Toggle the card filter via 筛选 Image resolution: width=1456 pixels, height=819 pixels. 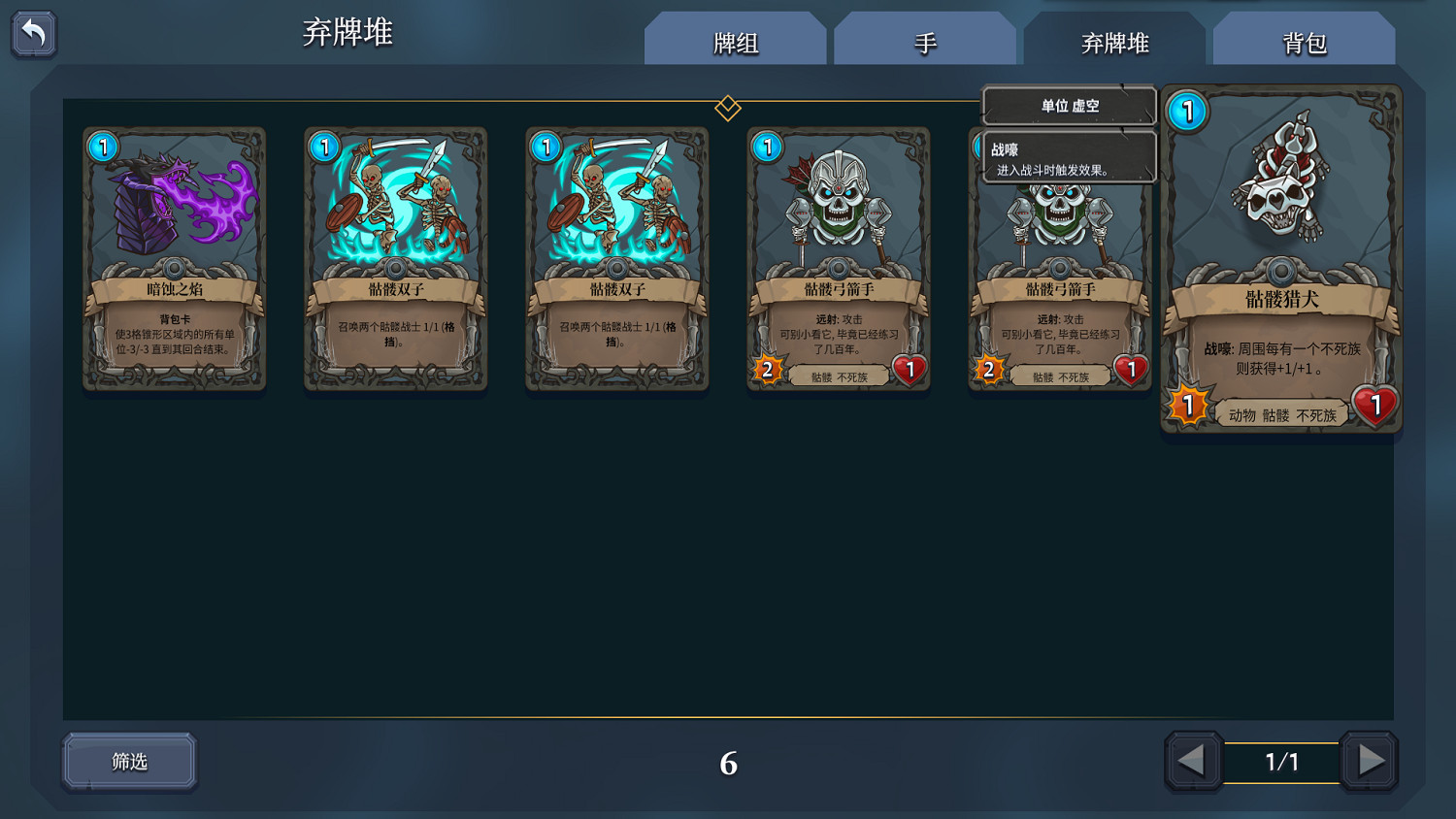click(x=129, y=762)
